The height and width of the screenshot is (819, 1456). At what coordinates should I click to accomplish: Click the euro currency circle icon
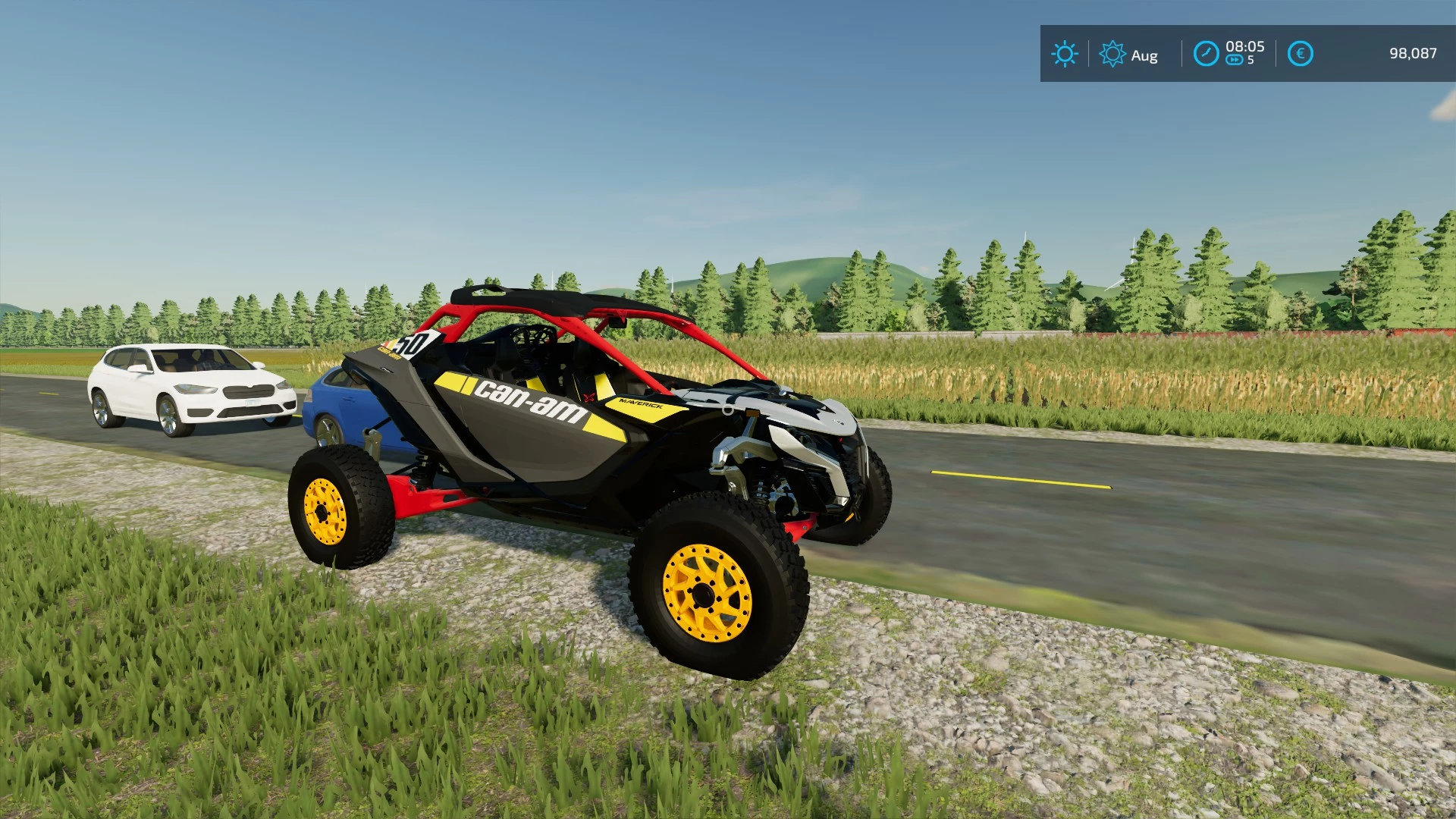click(1301, 53)
